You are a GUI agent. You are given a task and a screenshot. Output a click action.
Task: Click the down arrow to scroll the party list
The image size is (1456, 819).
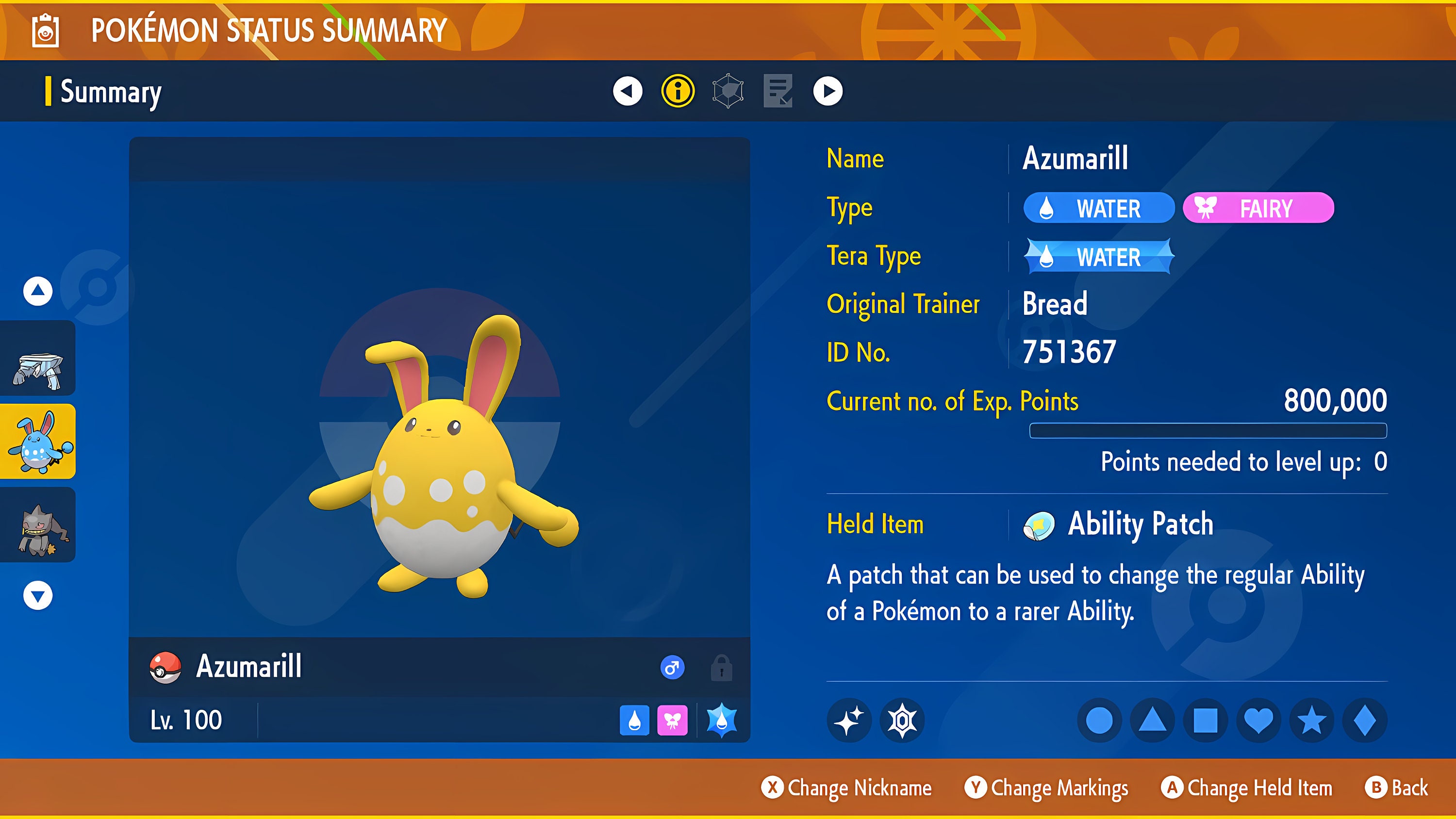point(37,595)
